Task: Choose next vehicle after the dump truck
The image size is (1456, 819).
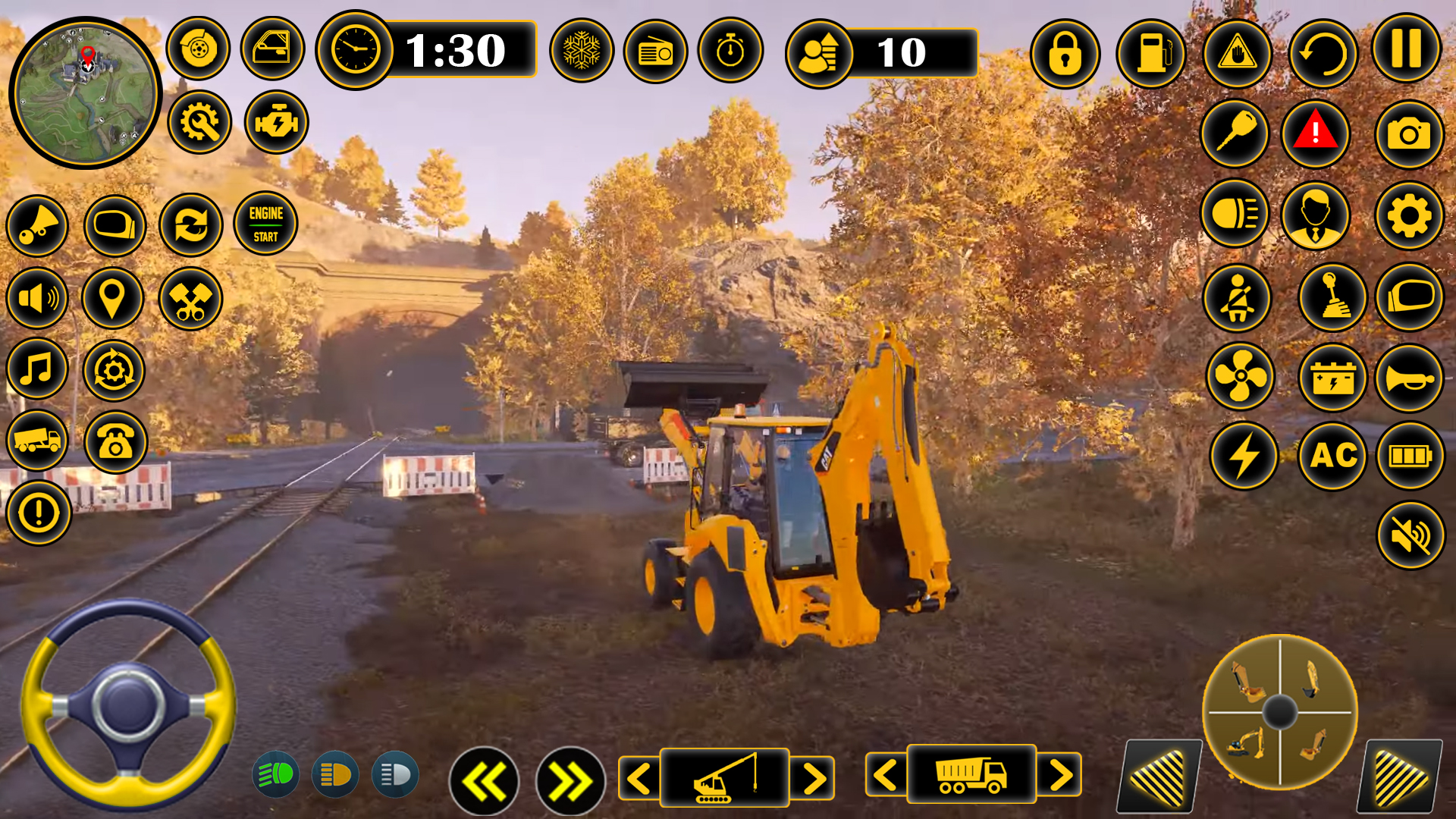Action: click(x=1060, y=775)
